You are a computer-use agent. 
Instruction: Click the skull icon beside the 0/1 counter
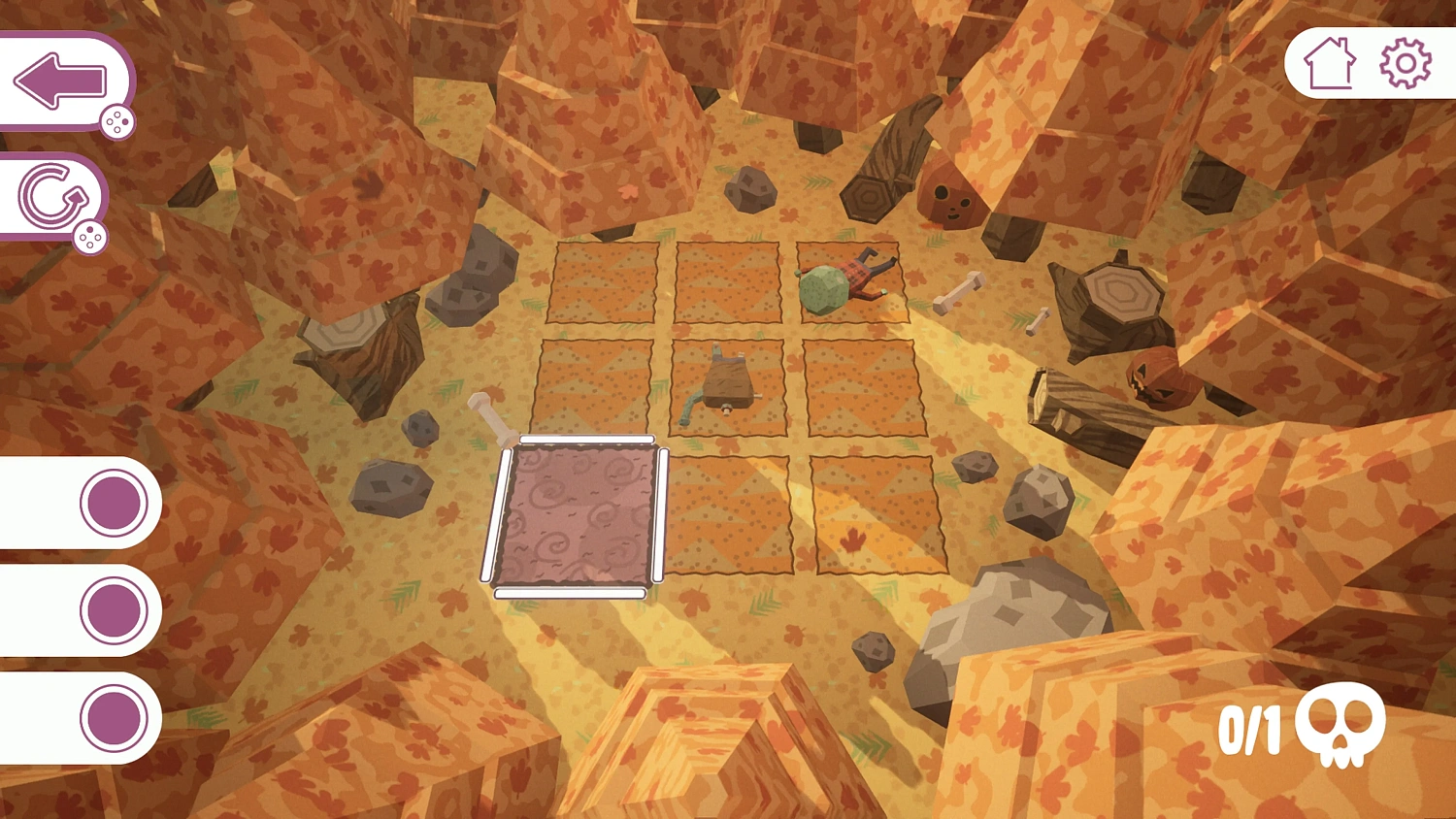1342,726
